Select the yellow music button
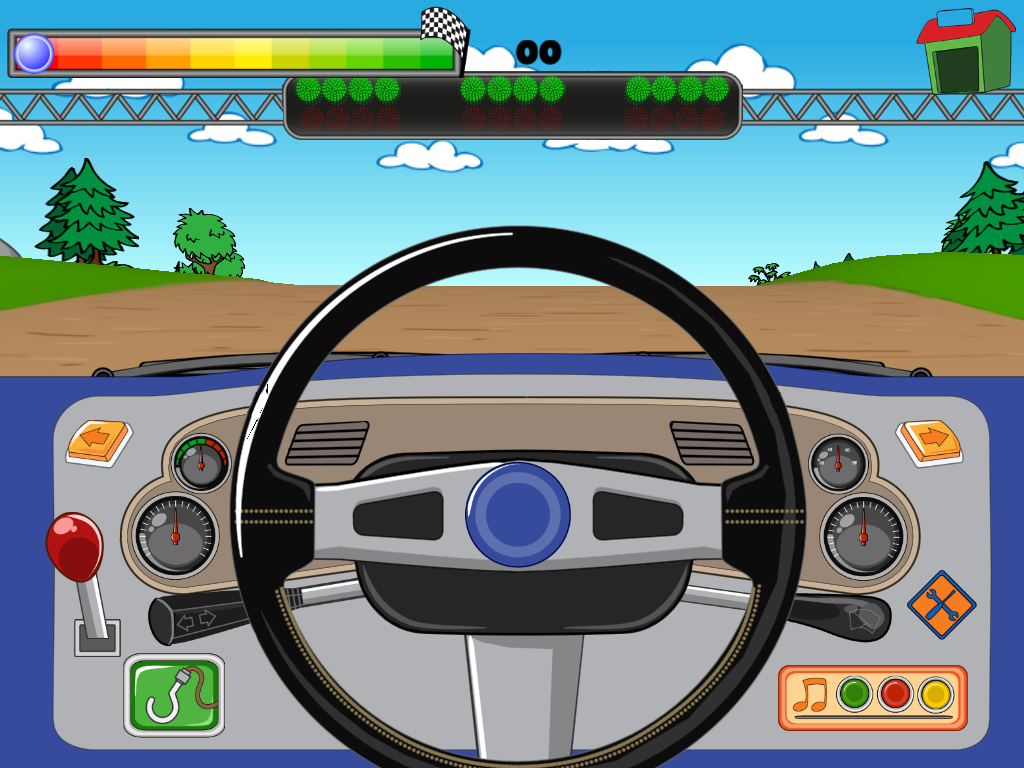This screenshot has width=1024, height=768. [x=936, y=693]
